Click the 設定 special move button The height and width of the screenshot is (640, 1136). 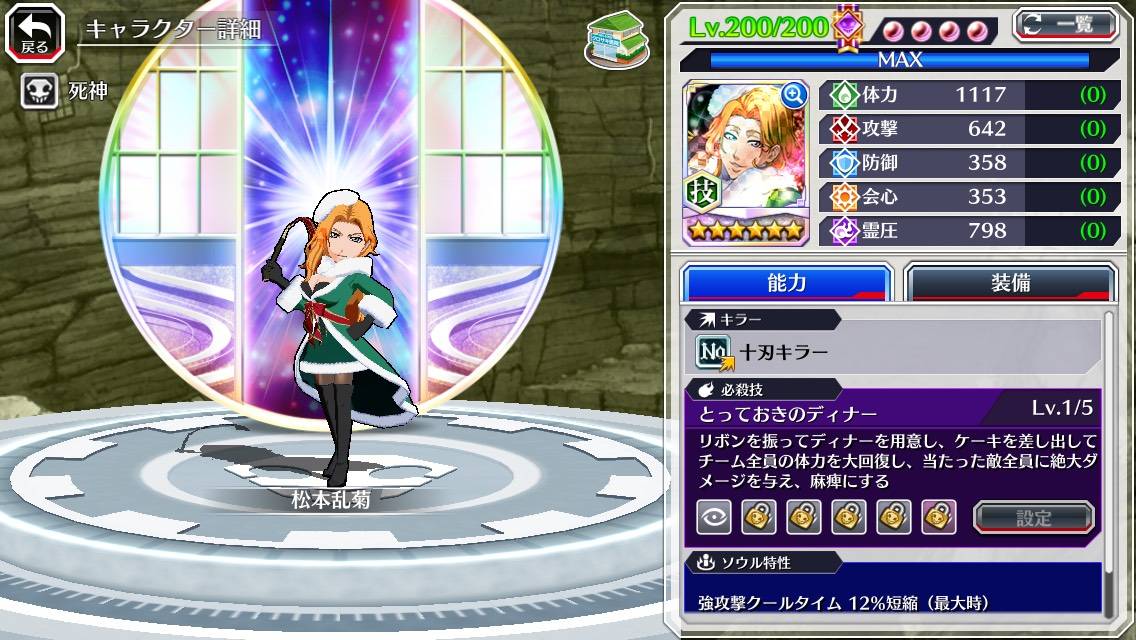1034,517
